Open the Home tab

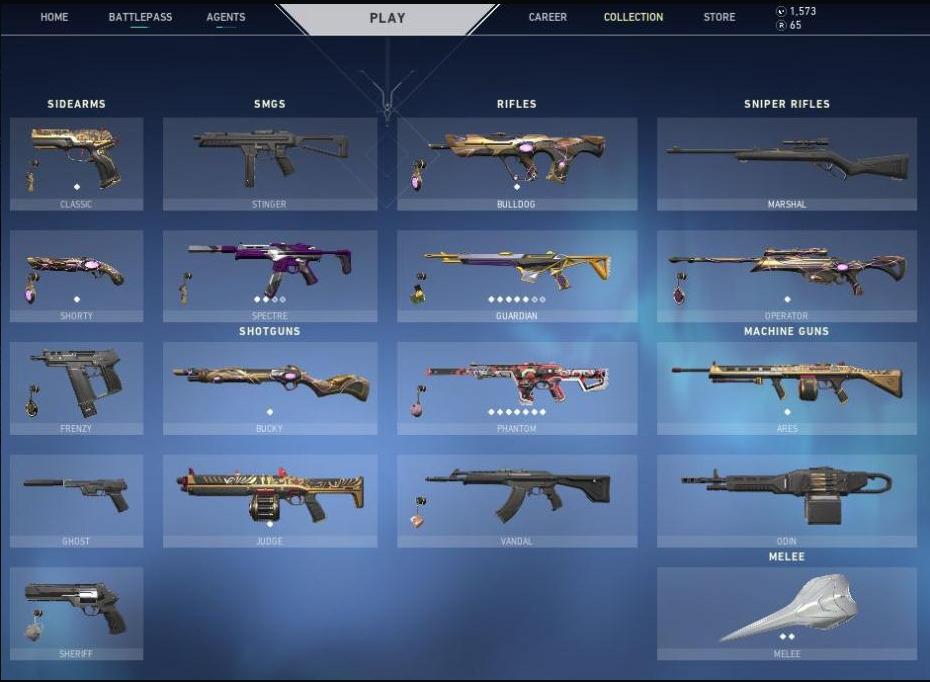click(54, 17)
